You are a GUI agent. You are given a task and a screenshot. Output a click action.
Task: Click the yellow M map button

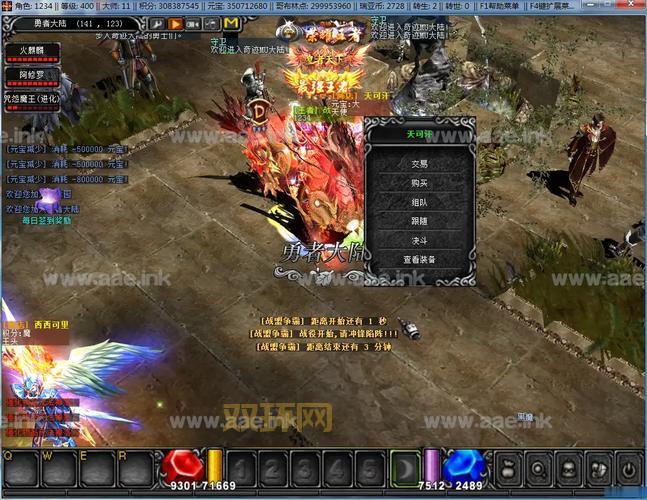coord(231,22)
